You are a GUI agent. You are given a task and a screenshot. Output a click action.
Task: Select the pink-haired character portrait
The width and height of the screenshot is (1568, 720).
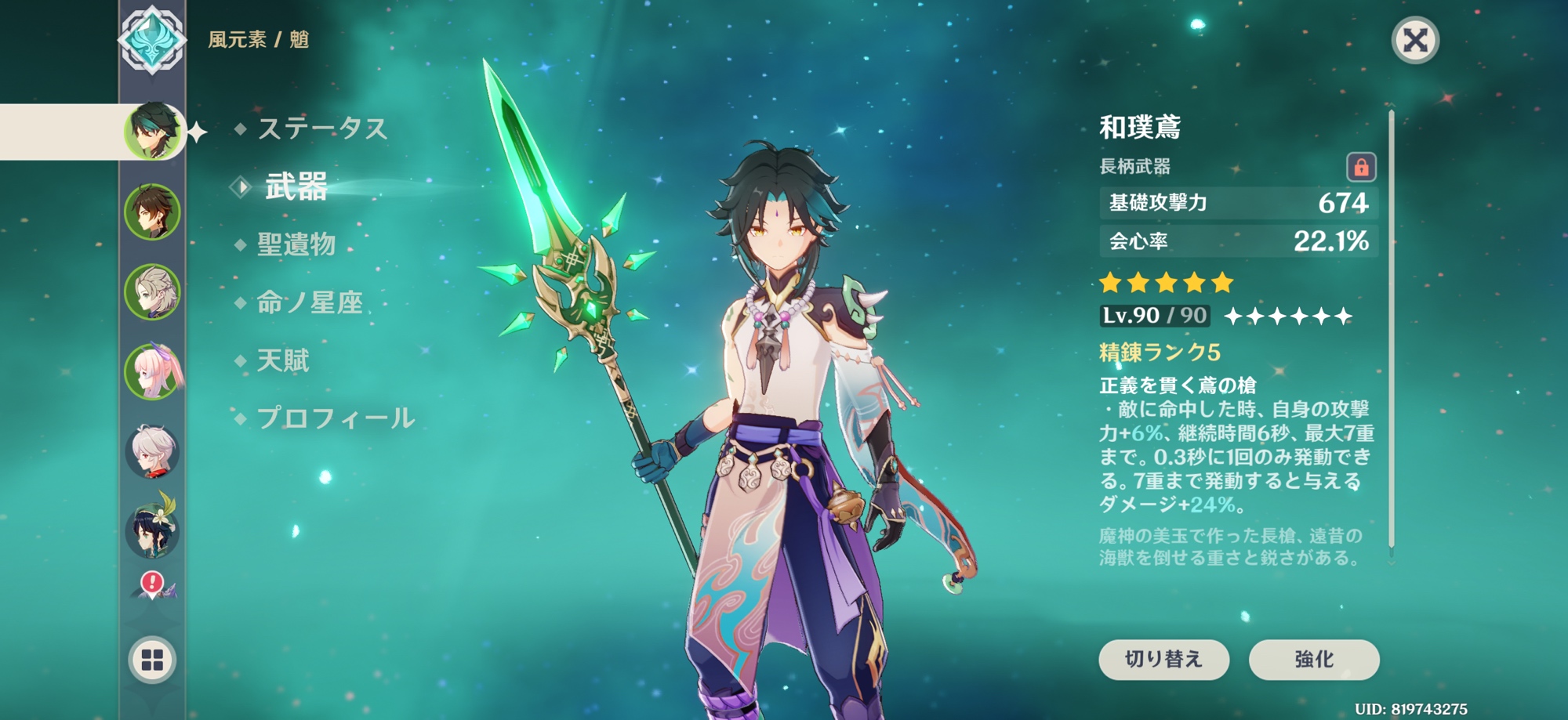[152, 371]
